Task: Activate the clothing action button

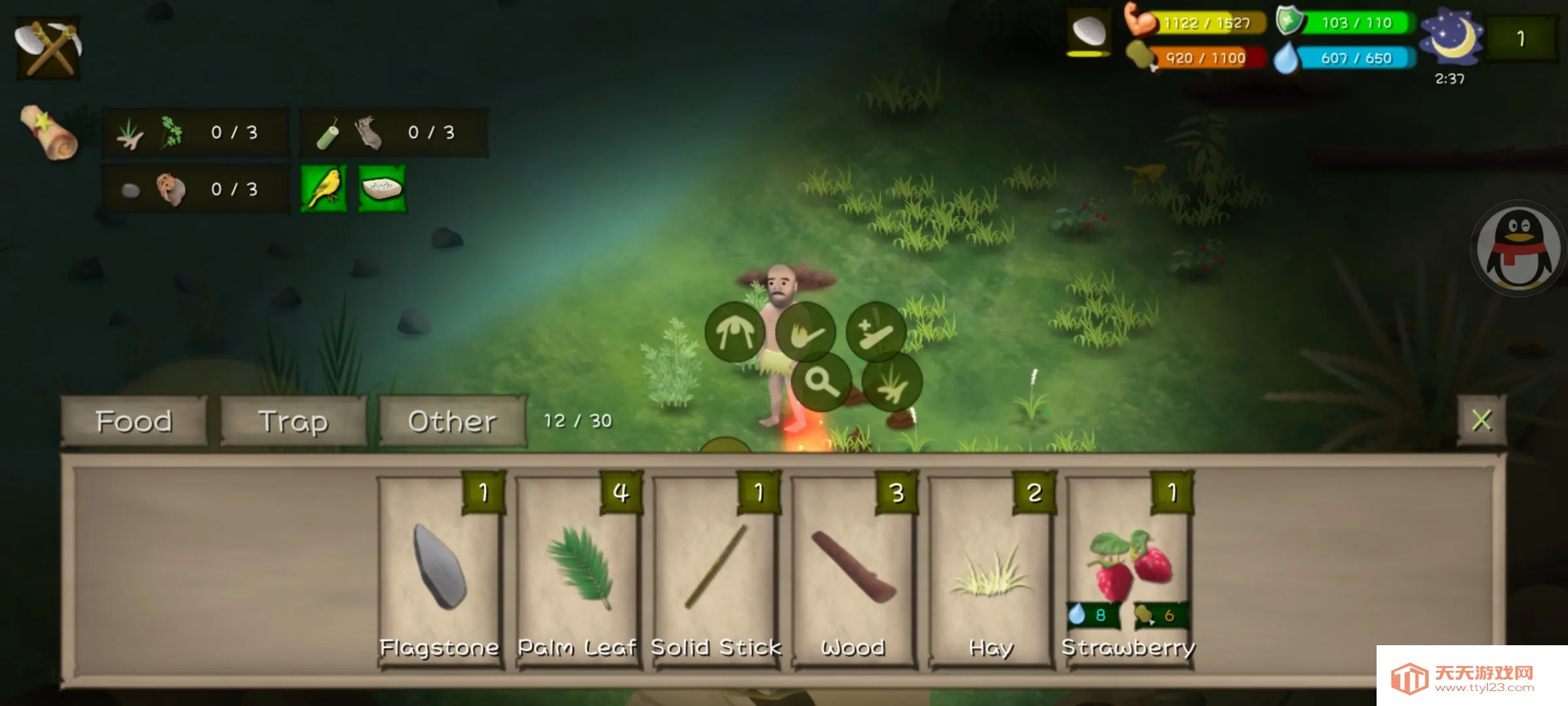Action: point(735,333)
